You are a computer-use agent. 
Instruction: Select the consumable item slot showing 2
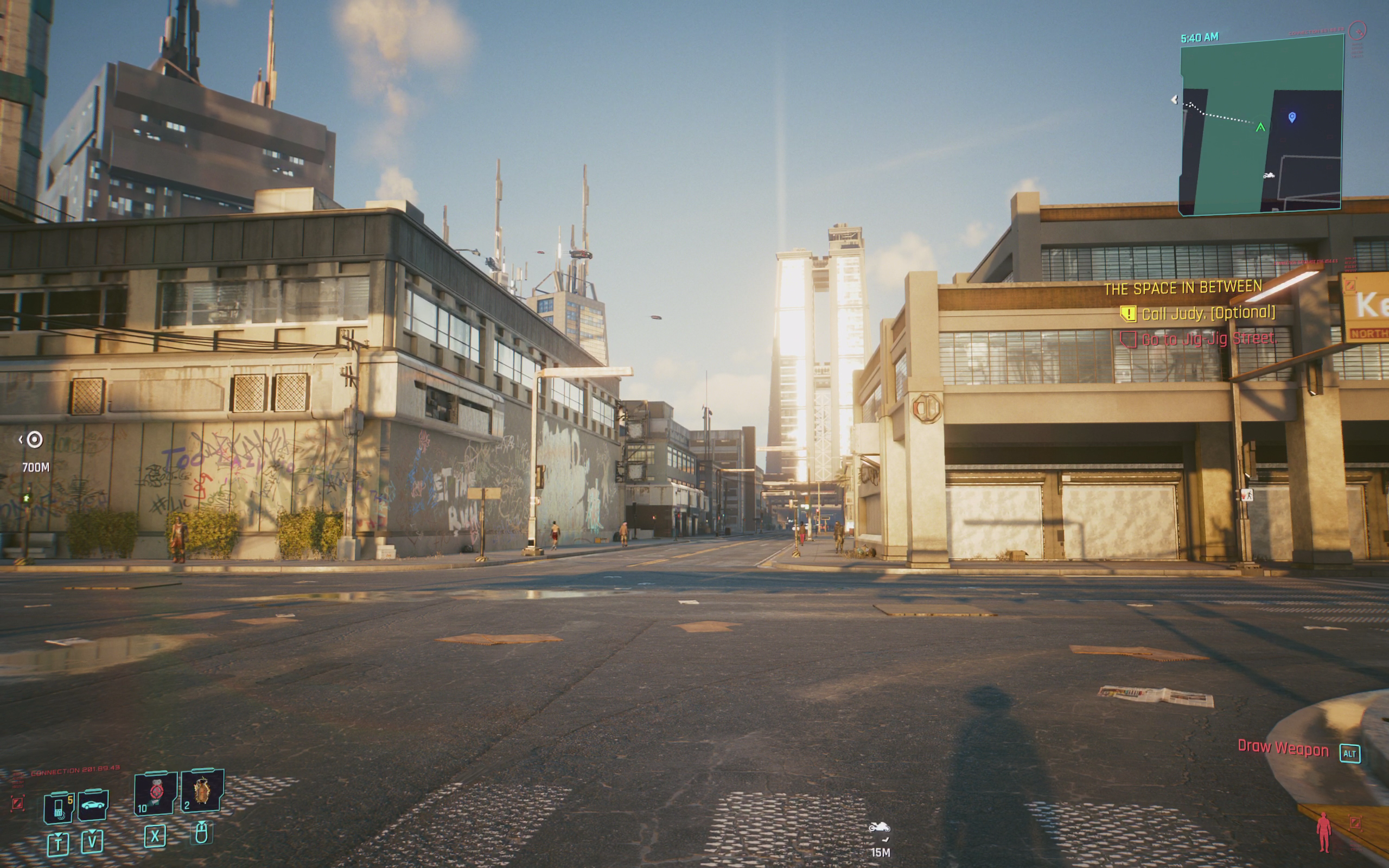point(201,791)
